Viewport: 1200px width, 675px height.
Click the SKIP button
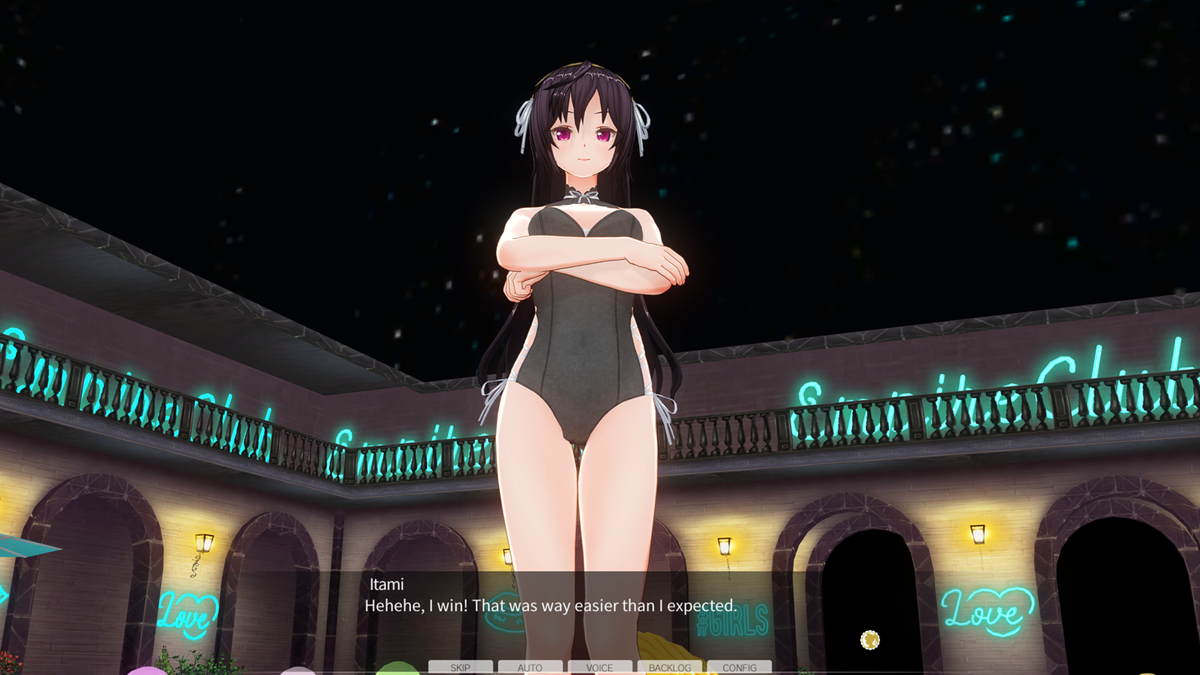tap(460, 667)
